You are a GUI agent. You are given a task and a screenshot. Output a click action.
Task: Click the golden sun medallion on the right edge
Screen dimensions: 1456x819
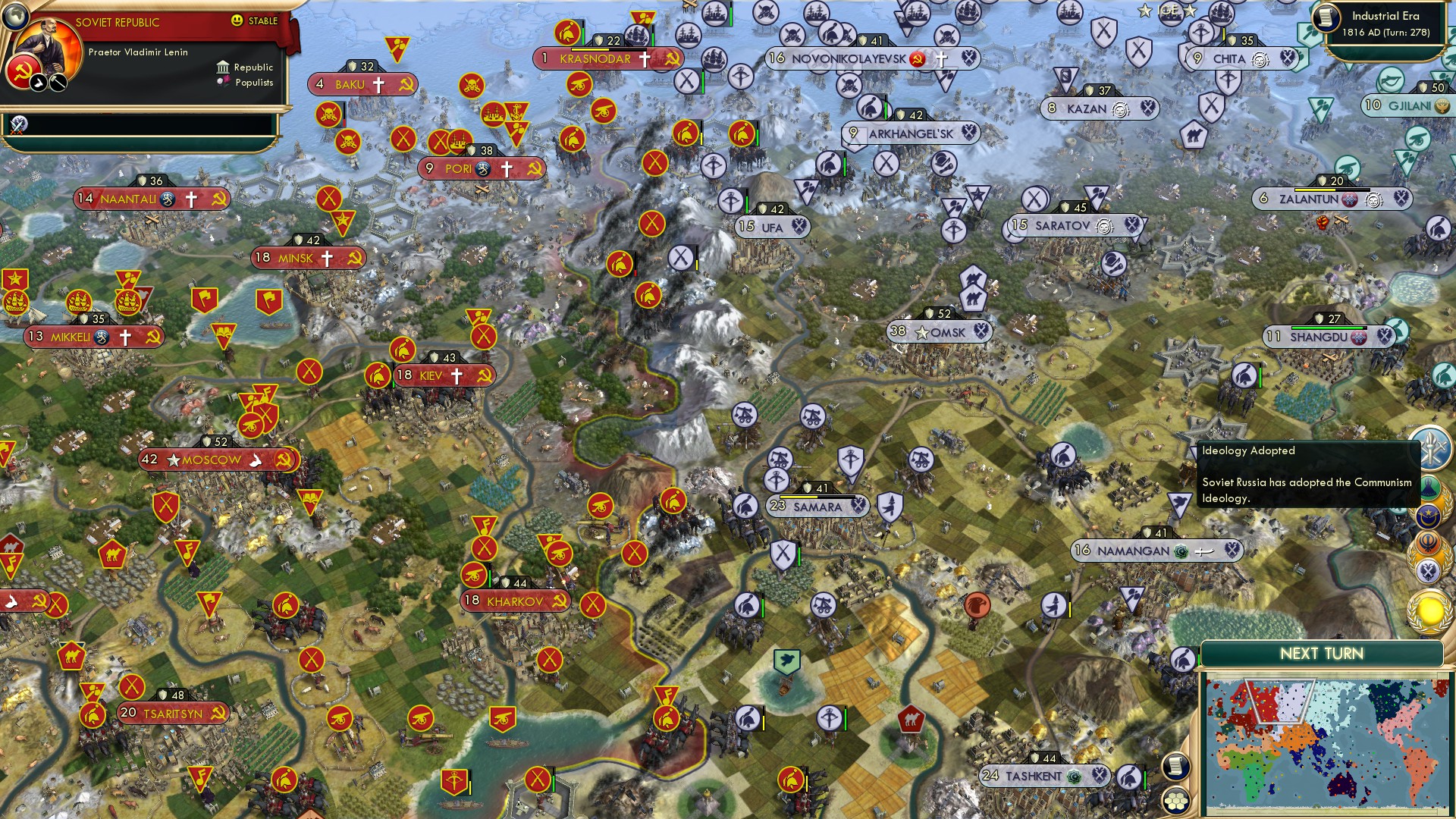[x=1429, y=609]
